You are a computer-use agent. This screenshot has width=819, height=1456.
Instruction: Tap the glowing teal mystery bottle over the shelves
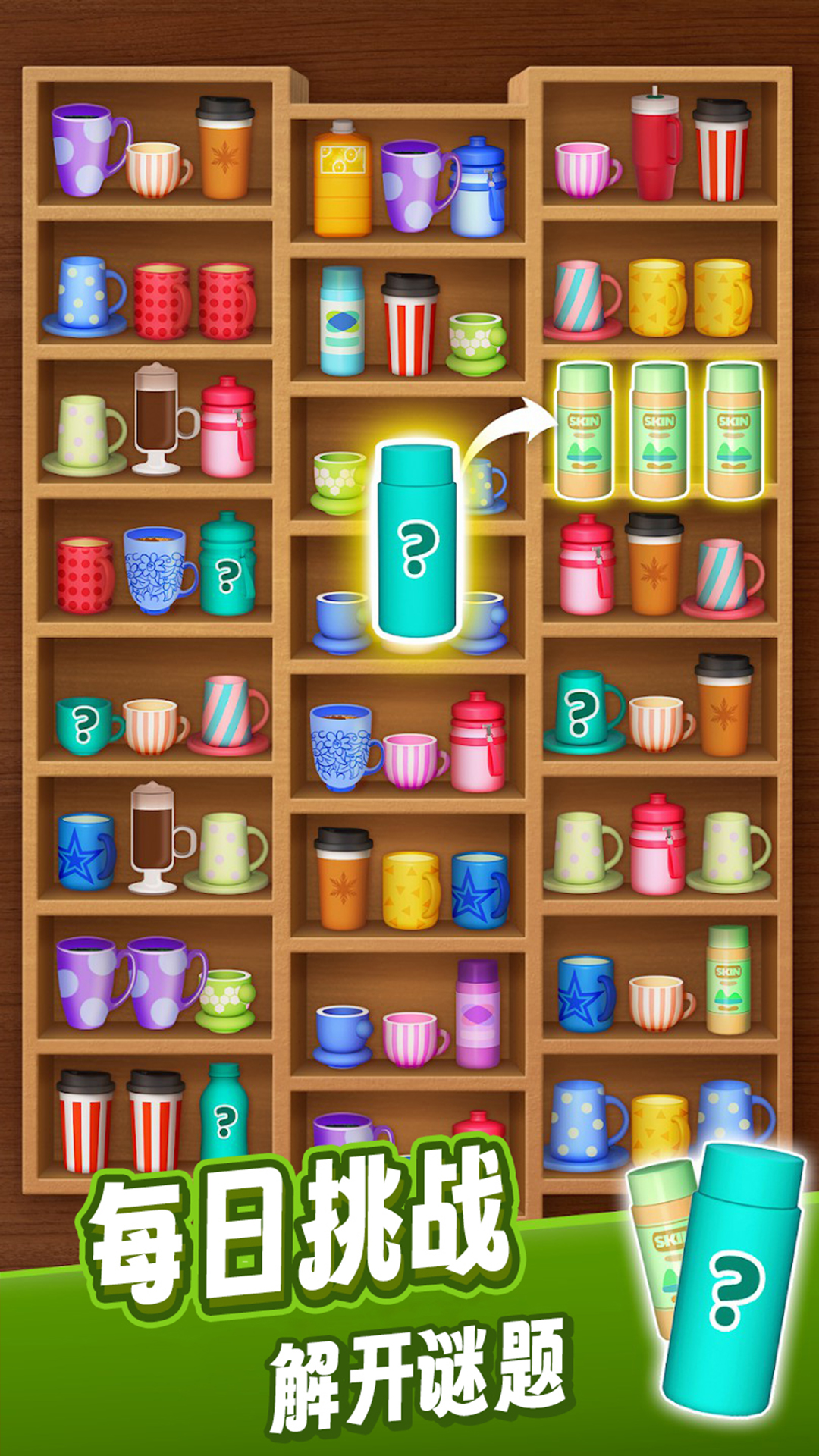click(x=416, y=541)
